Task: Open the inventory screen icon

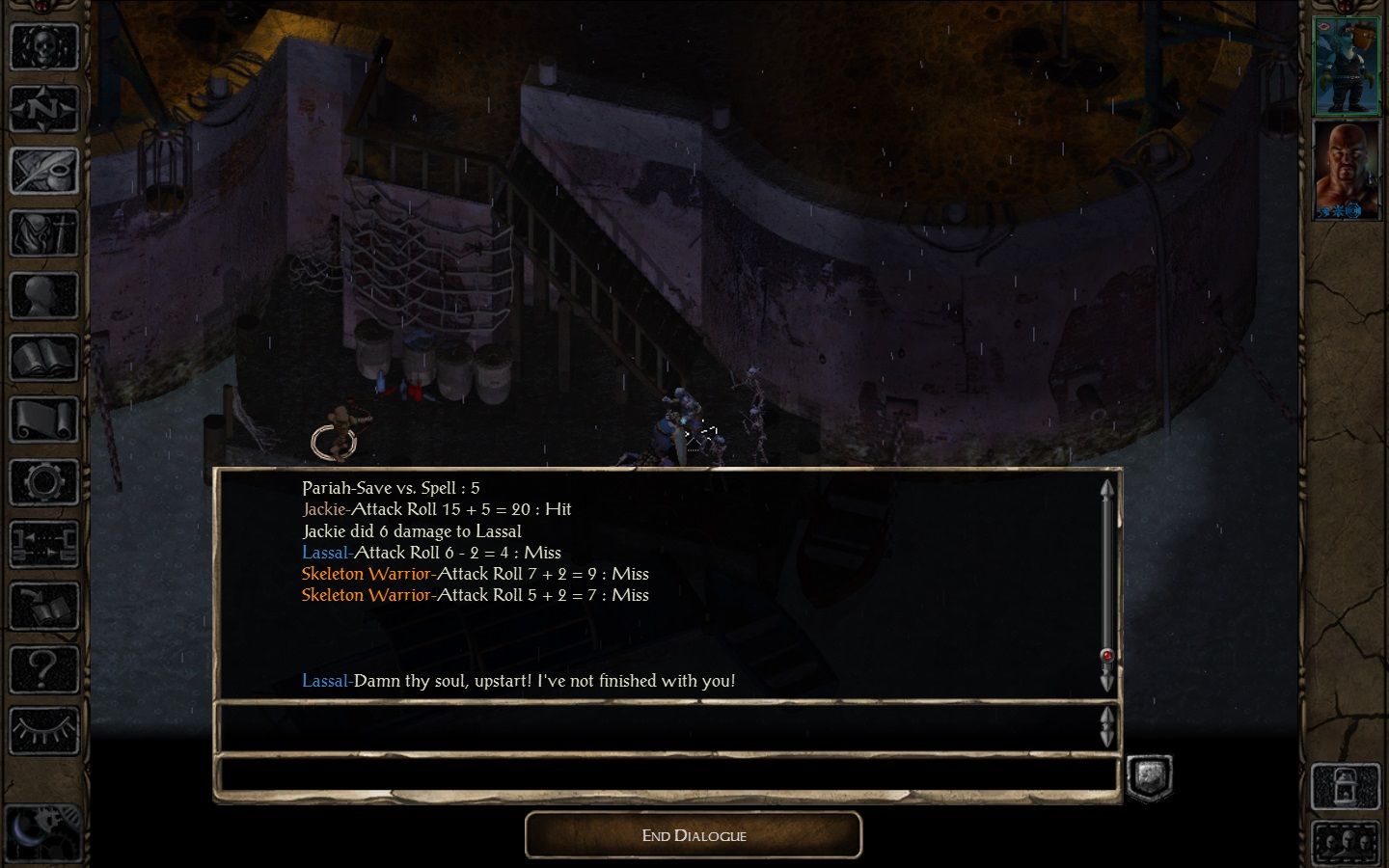Action: click(x=44, y=233)
